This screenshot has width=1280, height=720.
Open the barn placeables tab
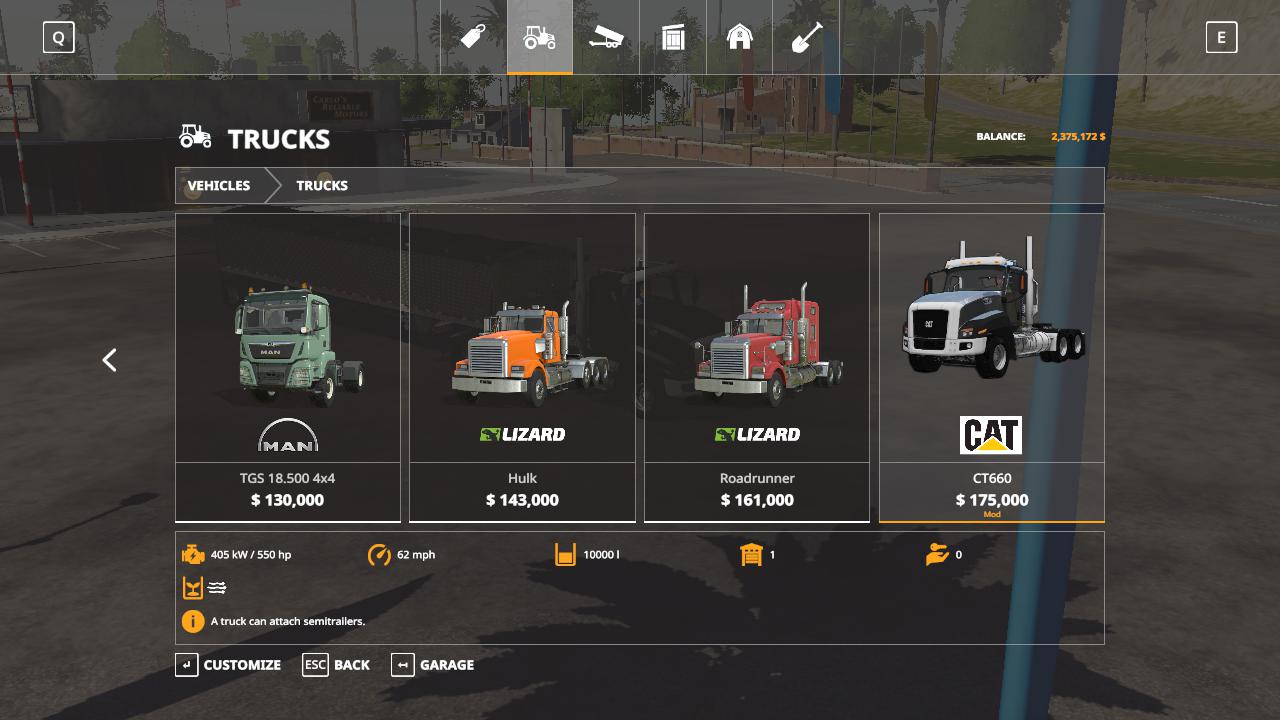(739, 38)
